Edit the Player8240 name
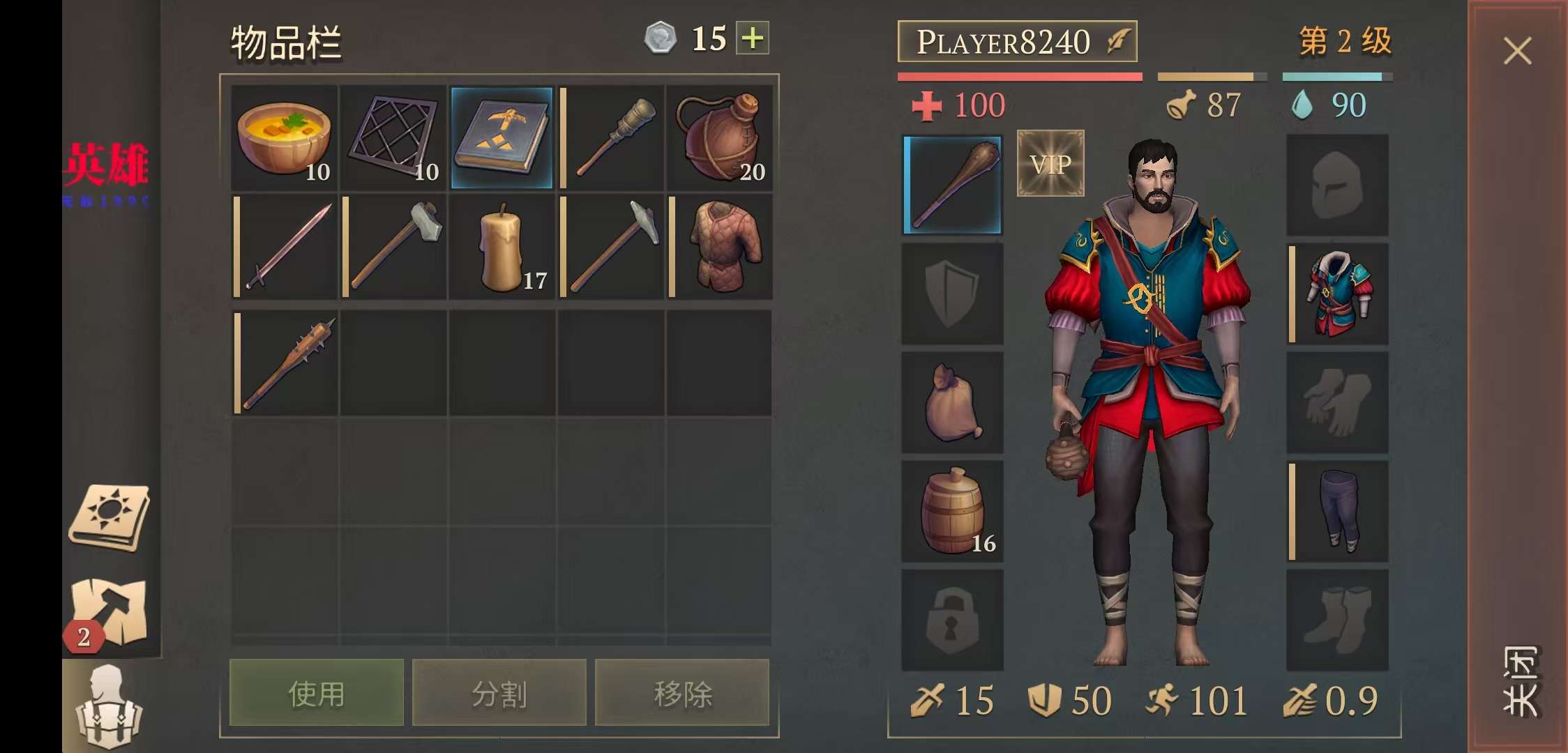Screen dimensions: 1568x753 (x=1017, y=42)
